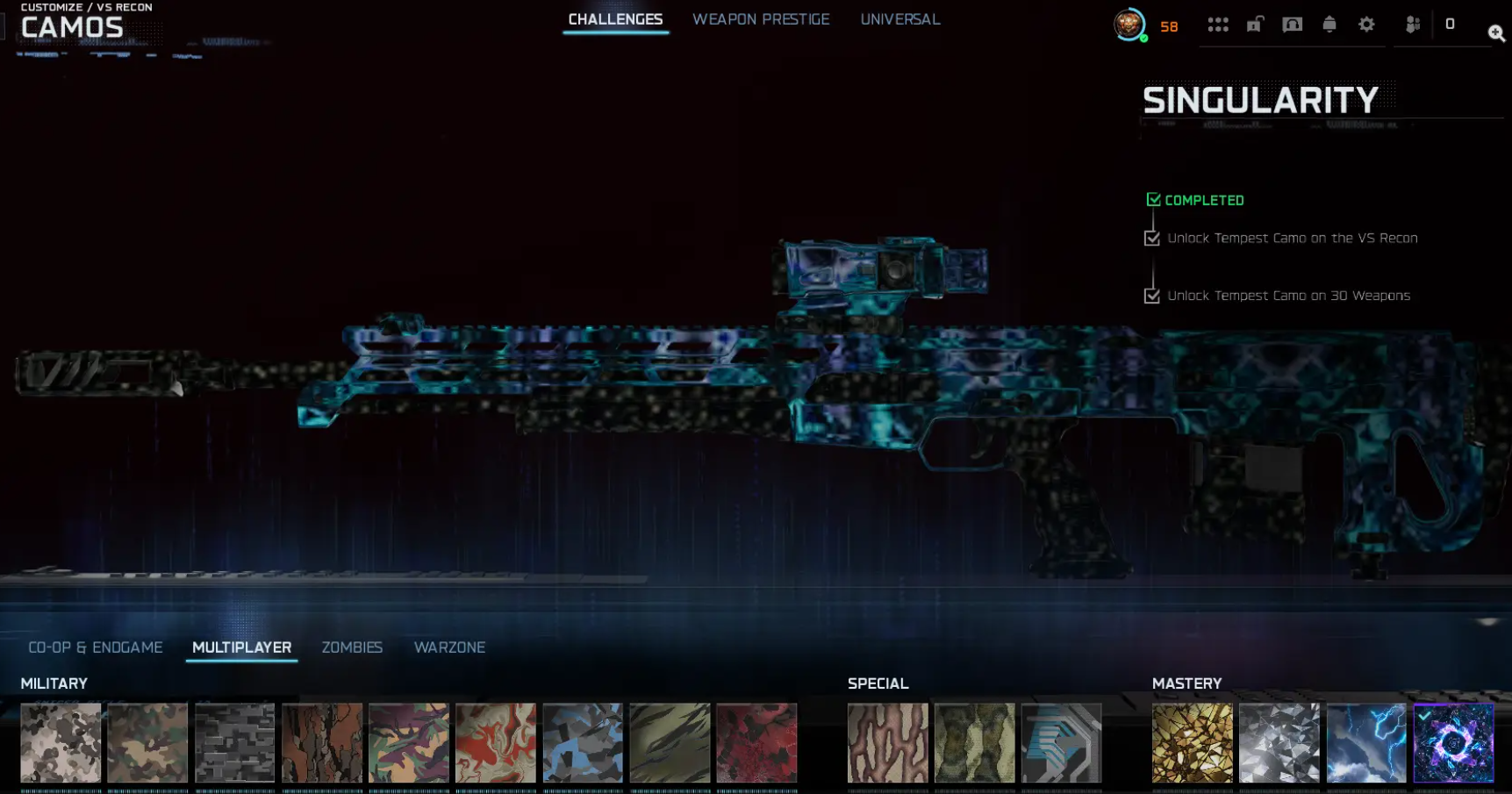This screenshot has width=1512, height=794.
Task: Select the first Military camo swatch
Action: coord(61,743)
